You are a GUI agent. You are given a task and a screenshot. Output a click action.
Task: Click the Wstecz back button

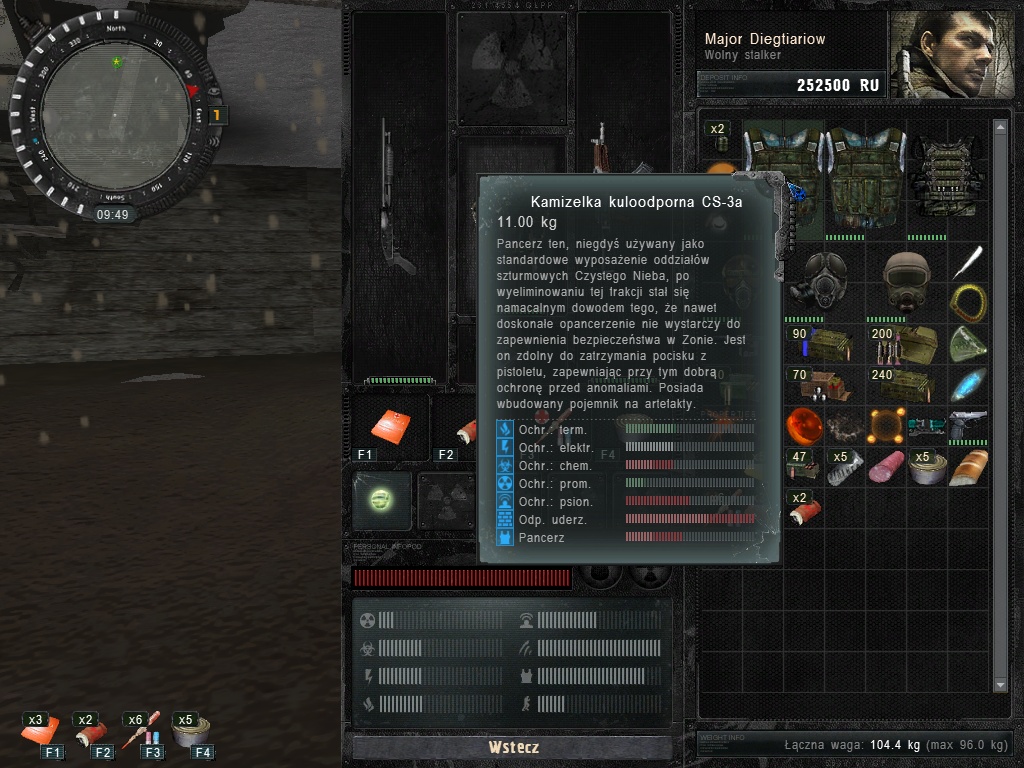513,747
